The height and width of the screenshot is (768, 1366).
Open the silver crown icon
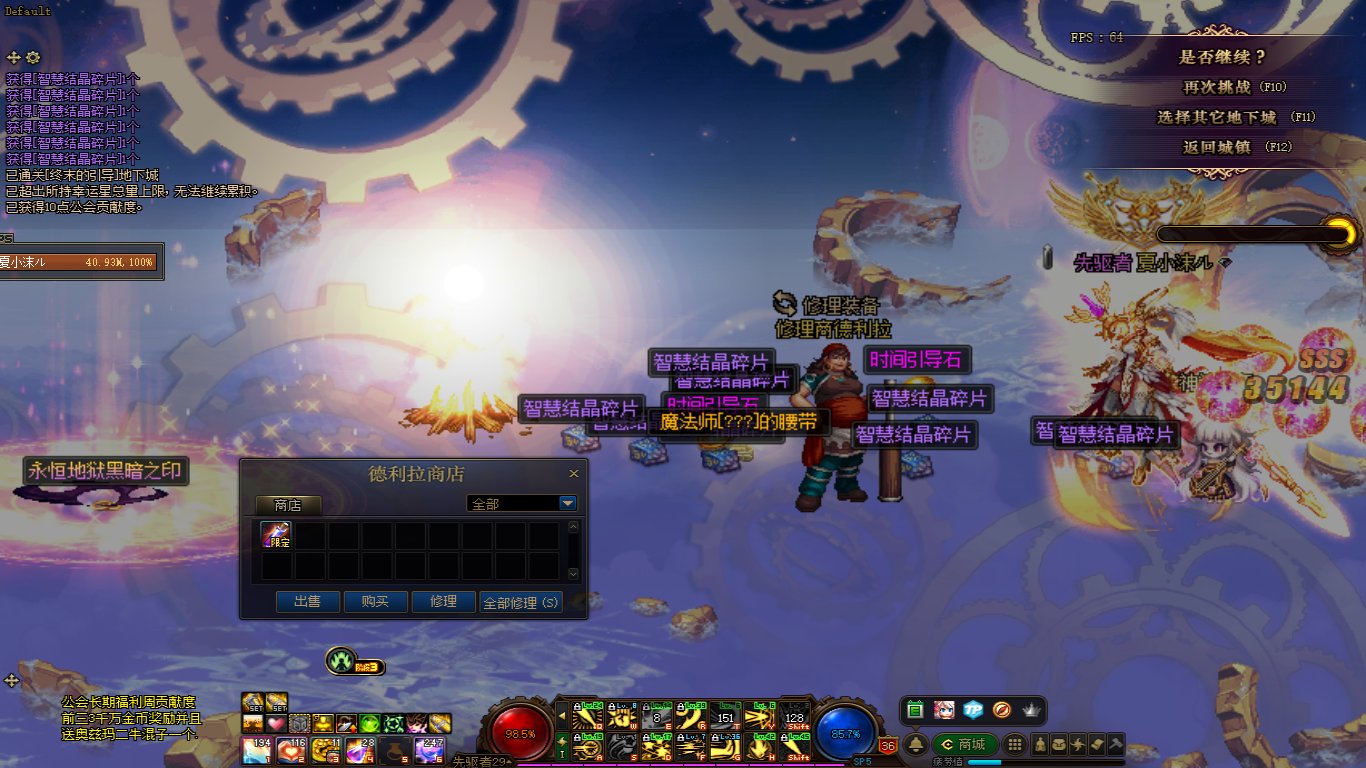pos(1031,710)
